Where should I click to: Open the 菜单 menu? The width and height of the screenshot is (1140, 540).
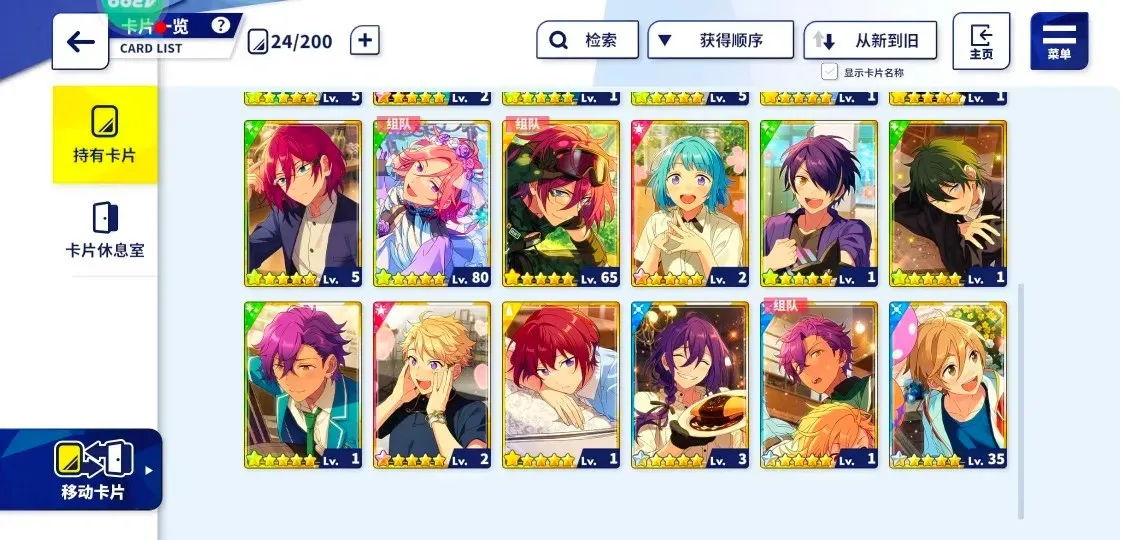pyautogui.click(x=1059, y=41)
